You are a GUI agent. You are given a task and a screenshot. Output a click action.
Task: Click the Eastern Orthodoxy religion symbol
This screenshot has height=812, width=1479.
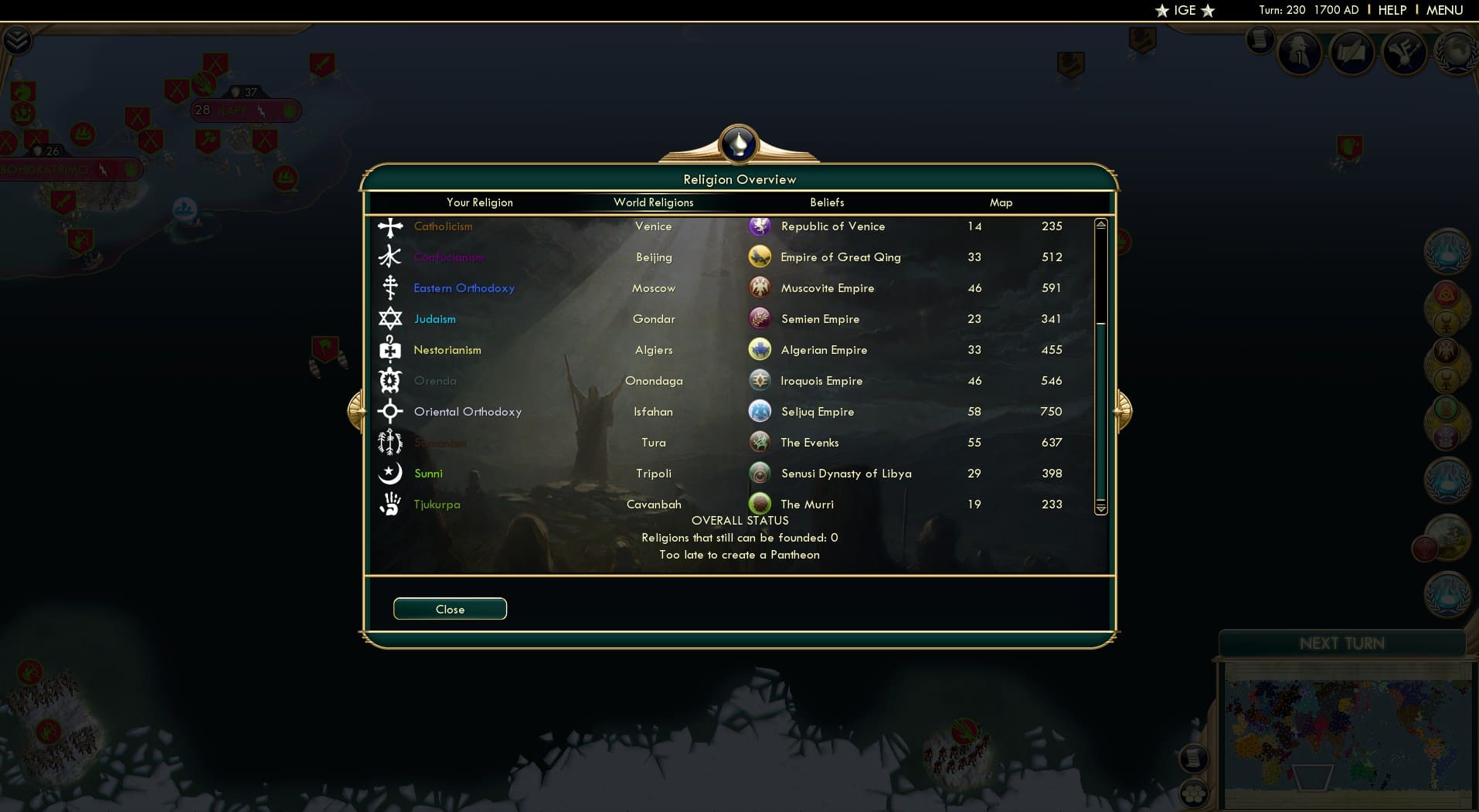391,287
